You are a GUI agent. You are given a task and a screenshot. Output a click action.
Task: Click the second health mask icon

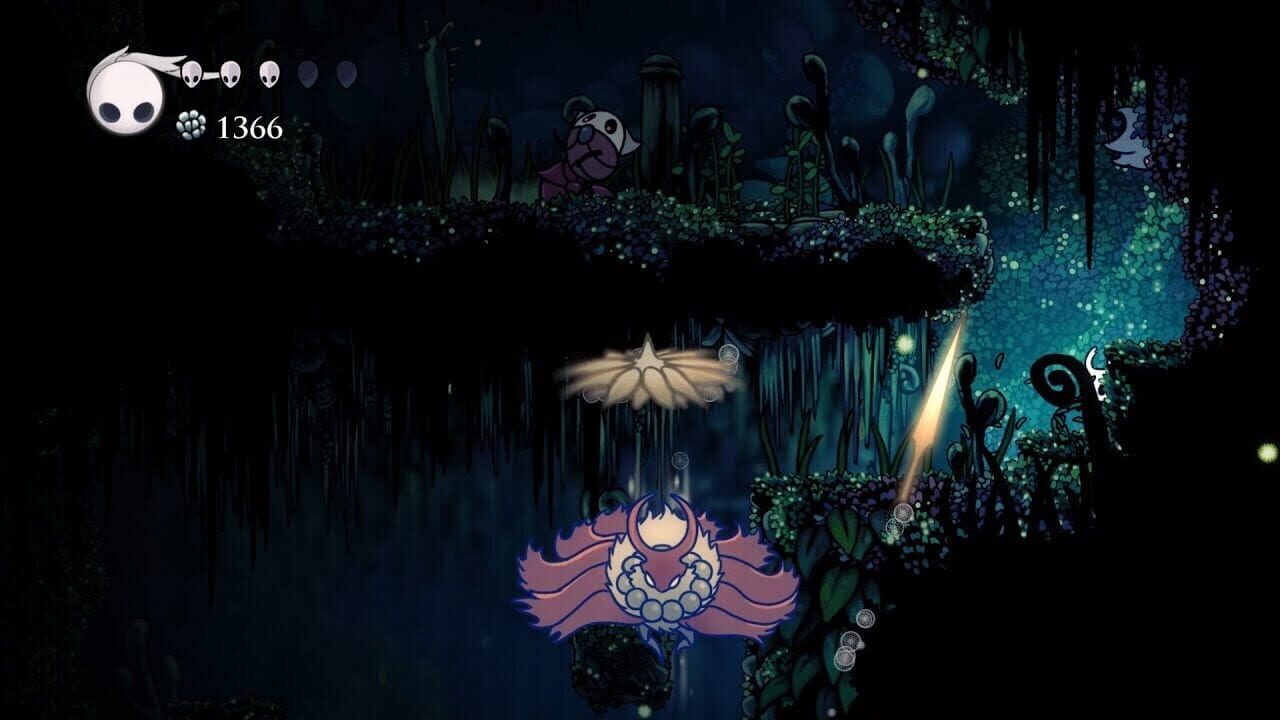(229, 73)
